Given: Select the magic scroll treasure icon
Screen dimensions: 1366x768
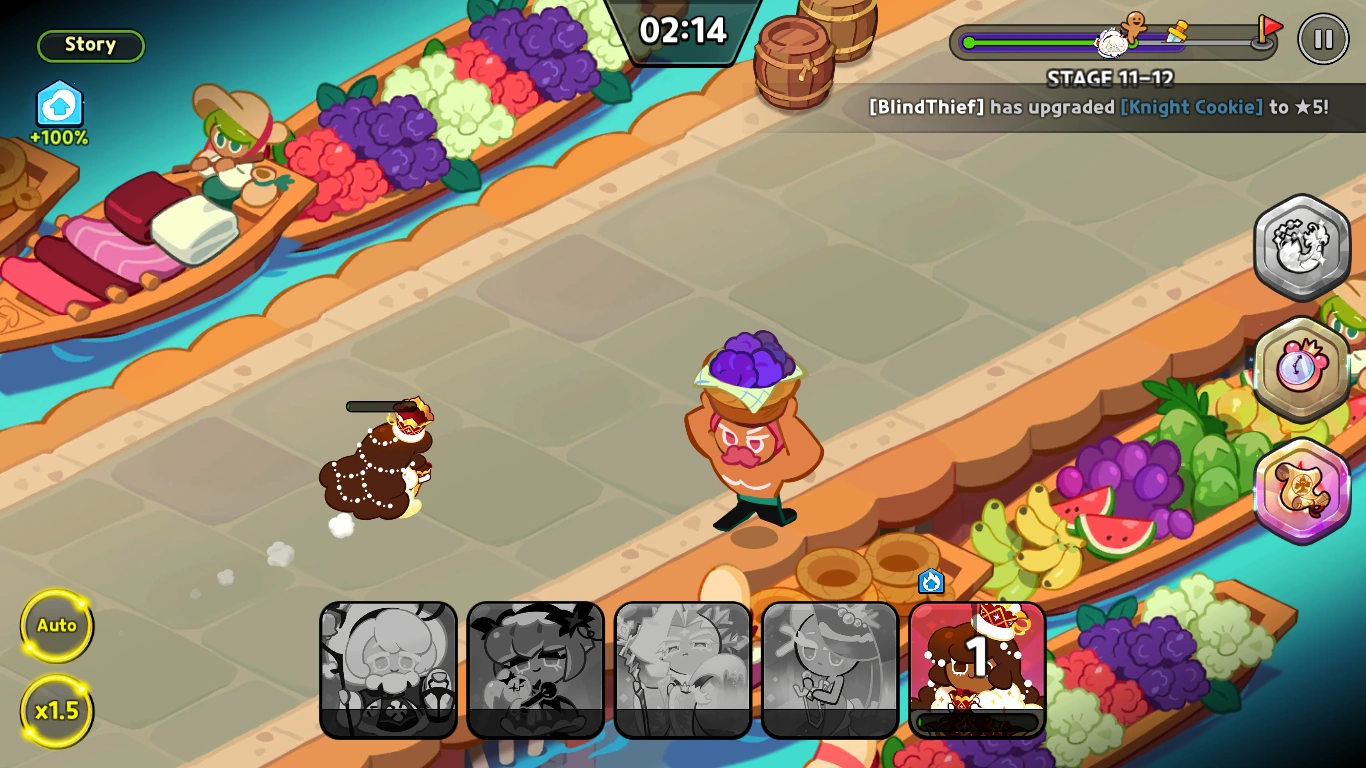Looking at the screenshot, I should pos(1302,490).
